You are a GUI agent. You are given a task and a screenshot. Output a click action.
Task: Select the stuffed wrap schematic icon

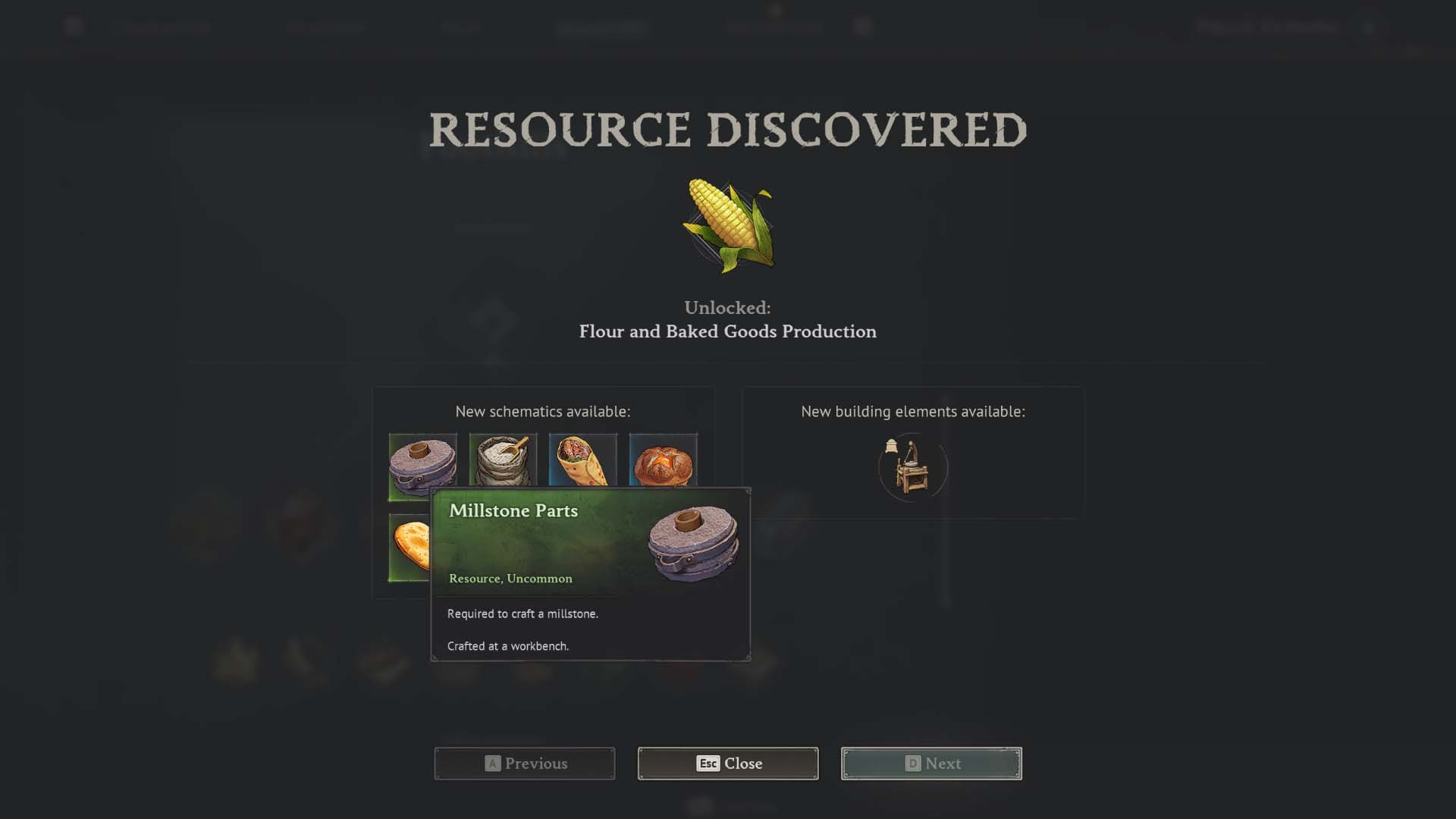pyautogui.click(x=583, y=463)
